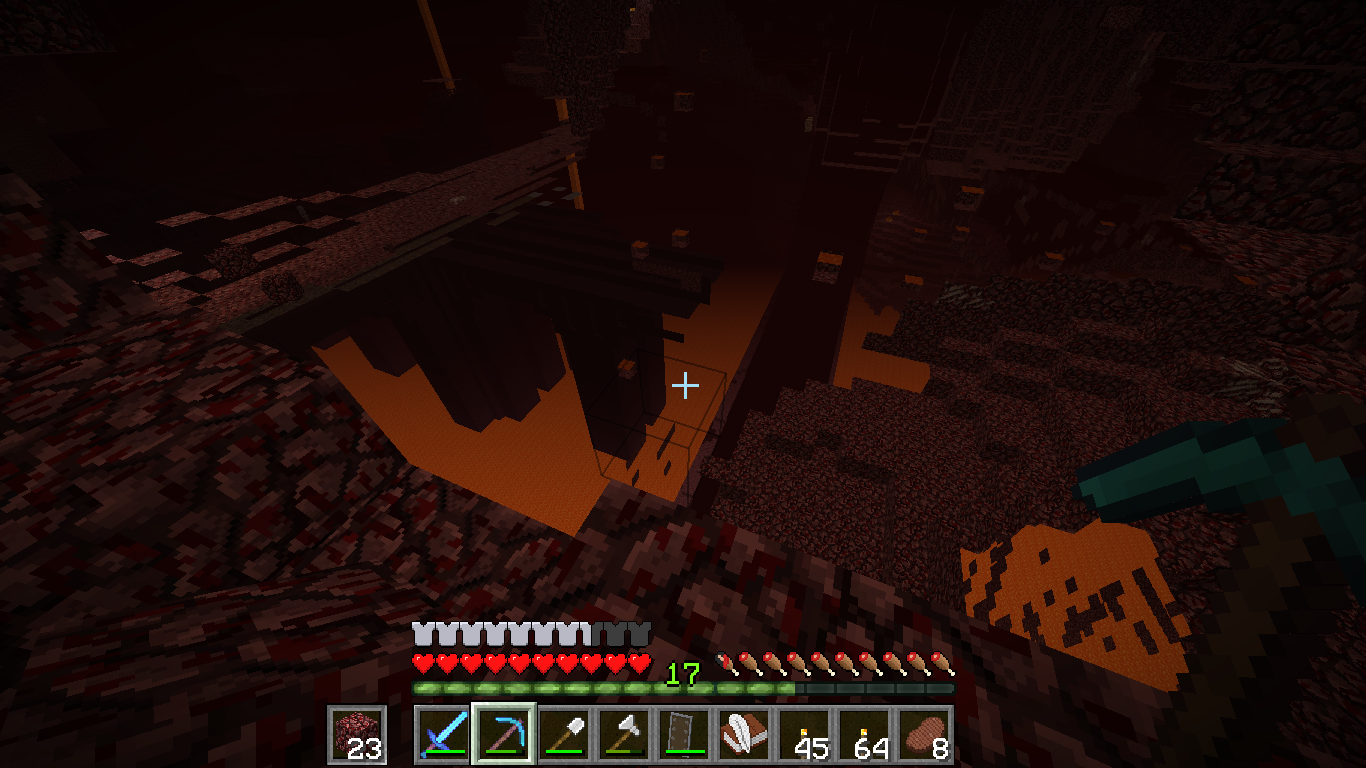Select the iron axe in the hotbar

pos(624,735)
